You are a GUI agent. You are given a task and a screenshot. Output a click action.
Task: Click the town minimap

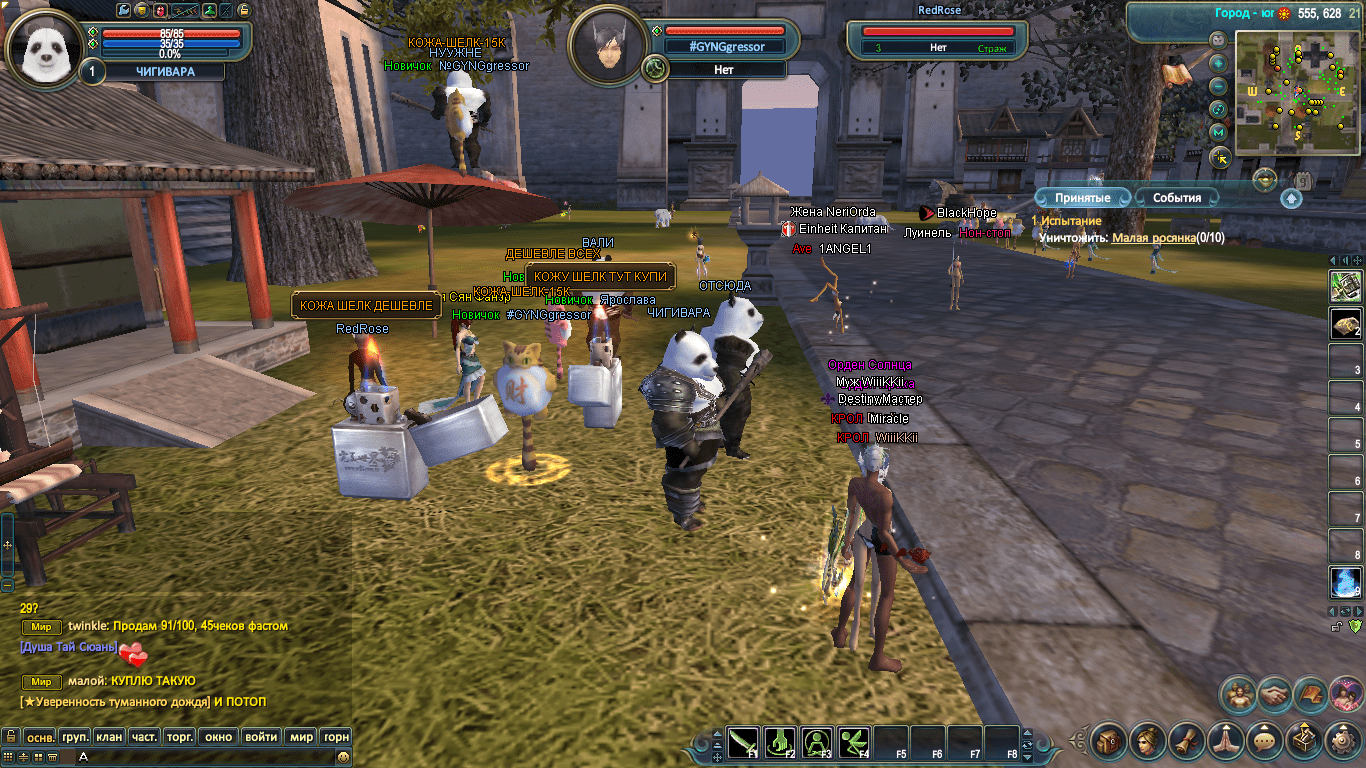pyautogui.click(x=1296, y=90)
